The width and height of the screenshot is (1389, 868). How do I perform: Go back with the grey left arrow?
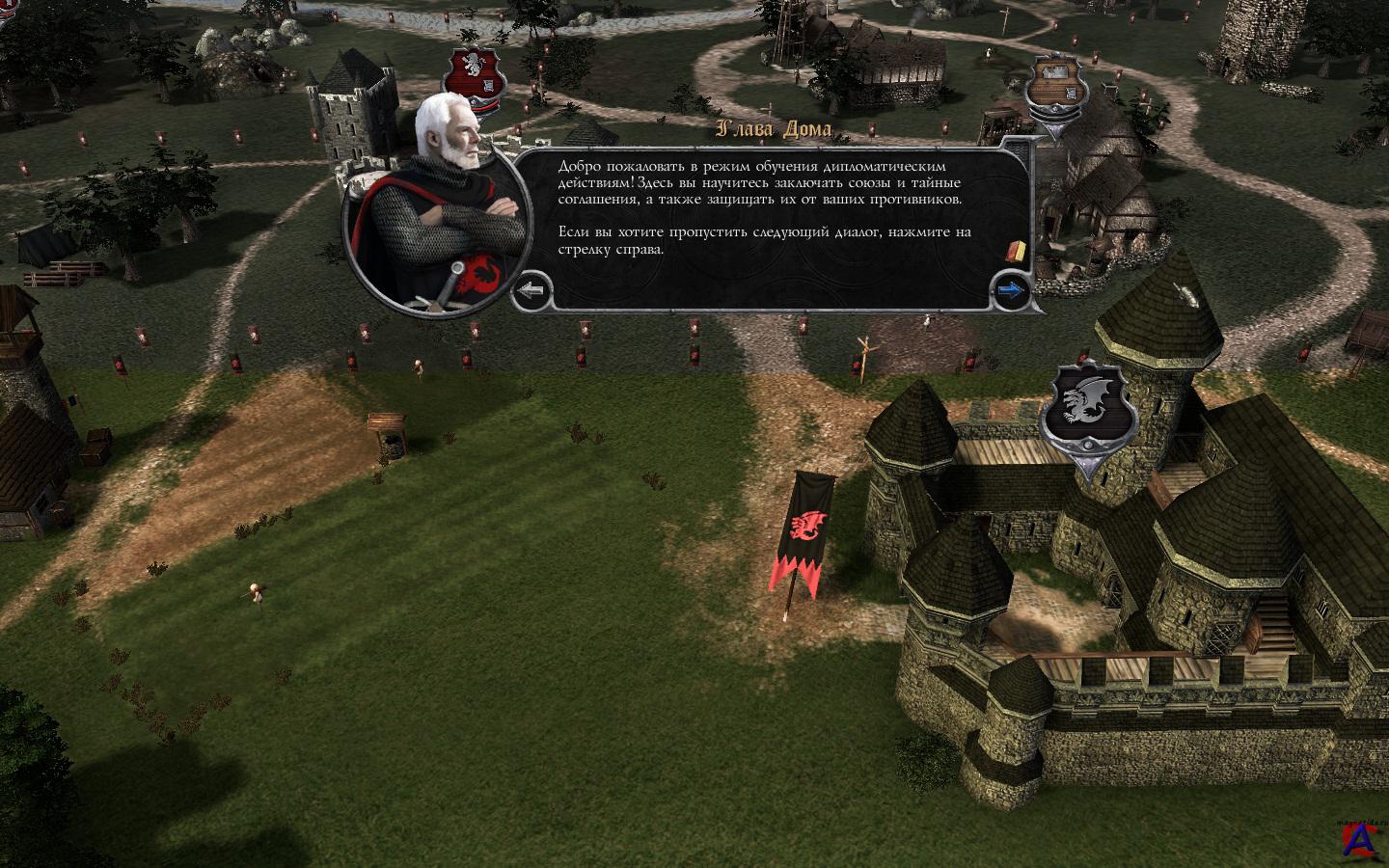531,288
